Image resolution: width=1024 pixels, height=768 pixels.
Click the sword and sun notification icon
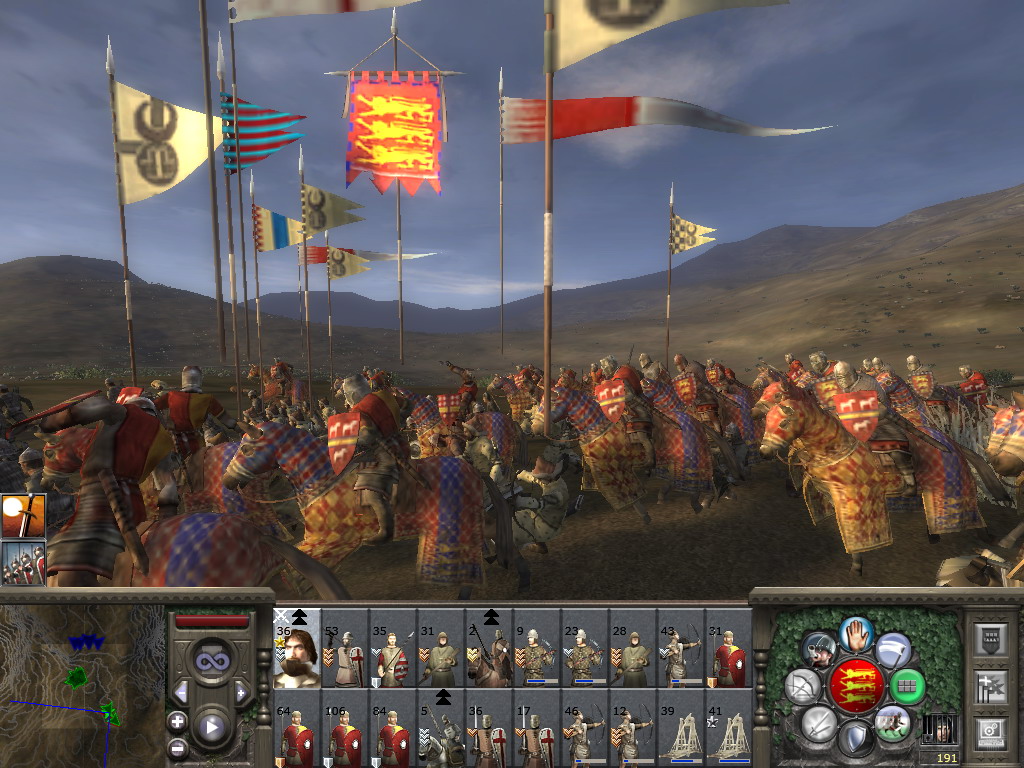[x=23, y=517]
